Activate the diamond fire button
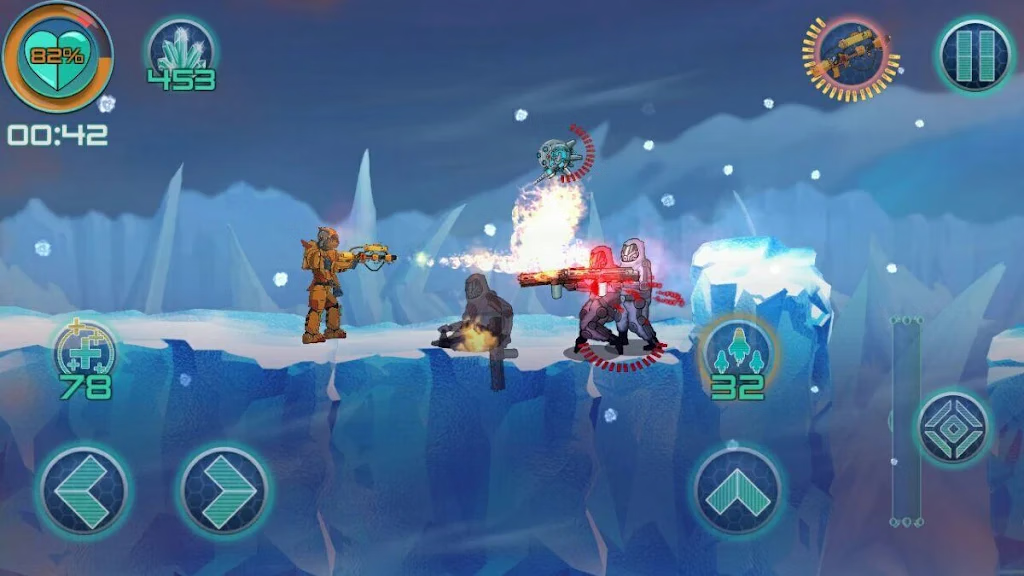The image size is (1024, 576). point(953,427)
